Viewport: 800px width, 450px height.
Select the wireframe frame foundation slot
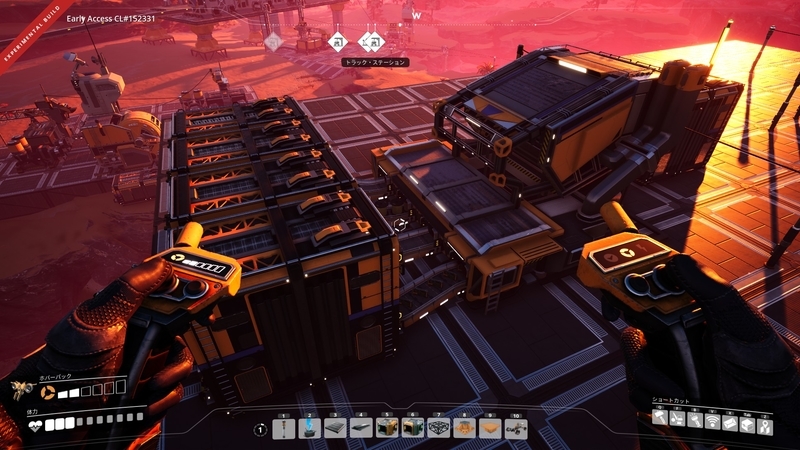click(439, 428)
